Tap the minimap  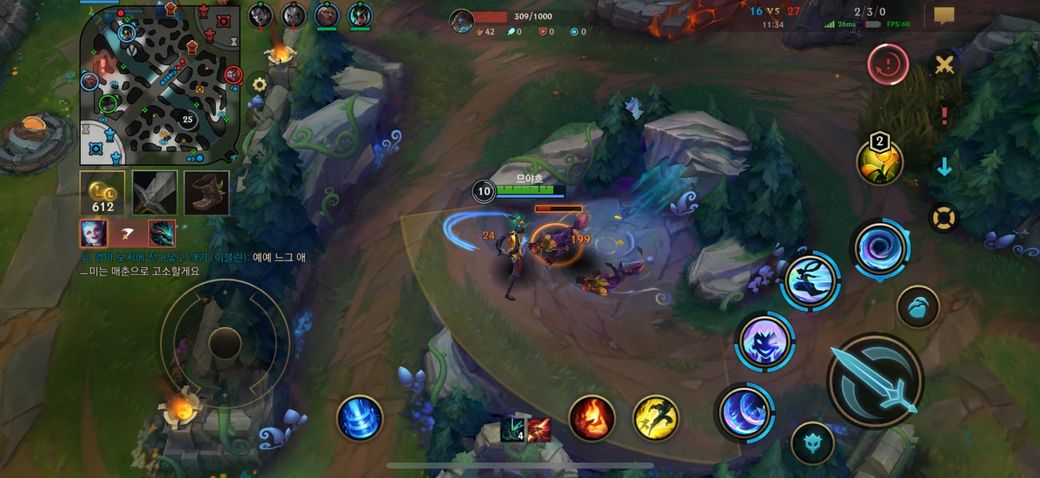pos(160,84)
